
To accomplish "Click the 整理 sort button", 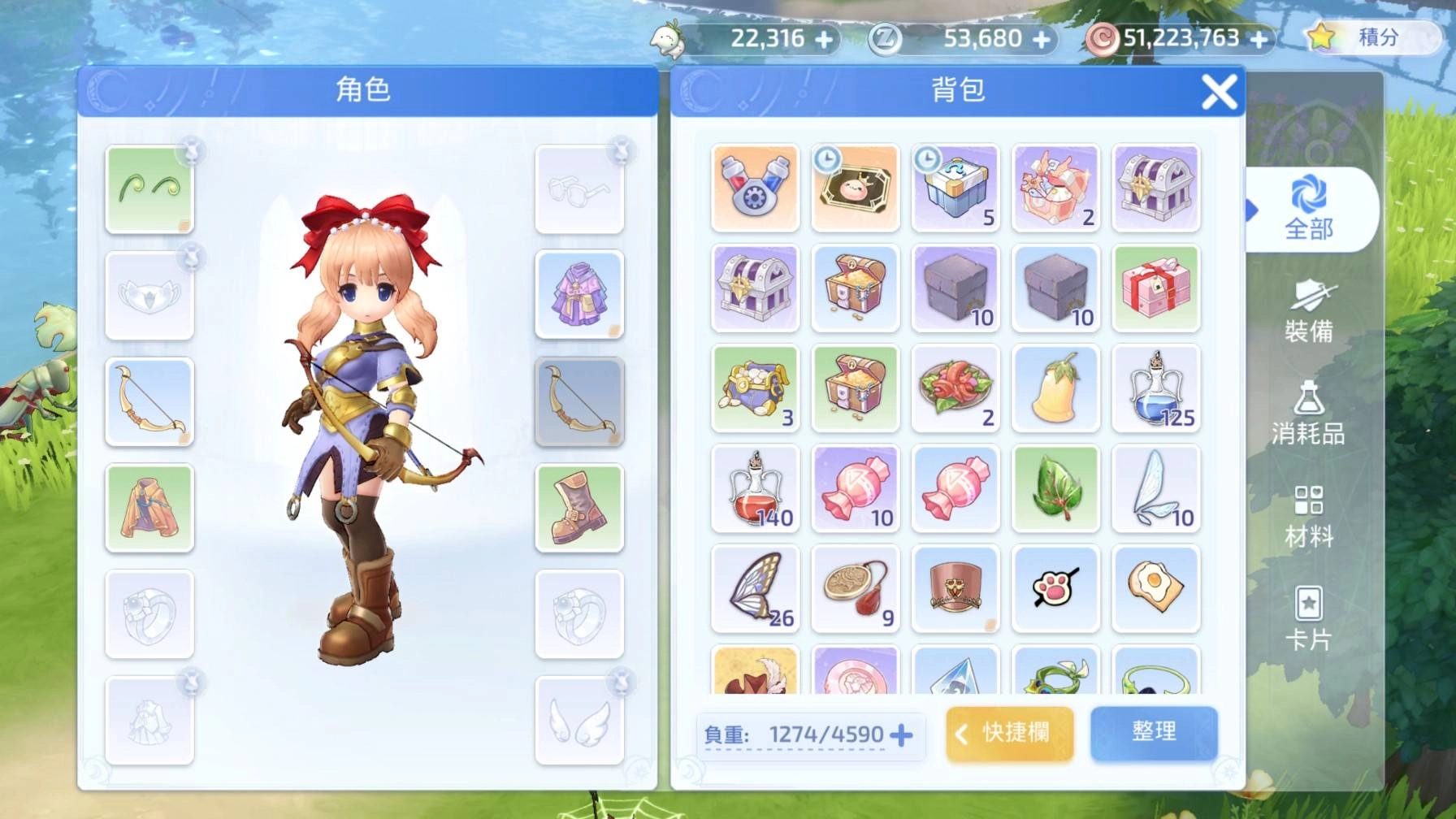I will click(x=1154, y=733).
